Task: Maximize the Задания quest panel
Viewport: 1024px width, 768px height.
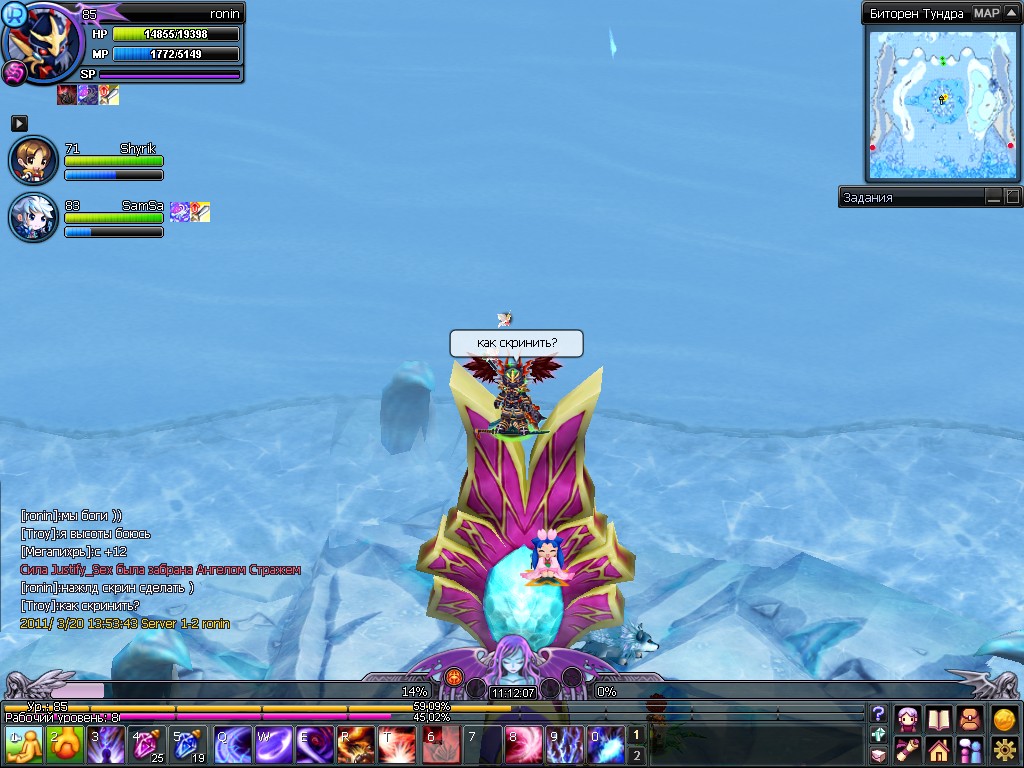Action: [x=1012, y=197]
